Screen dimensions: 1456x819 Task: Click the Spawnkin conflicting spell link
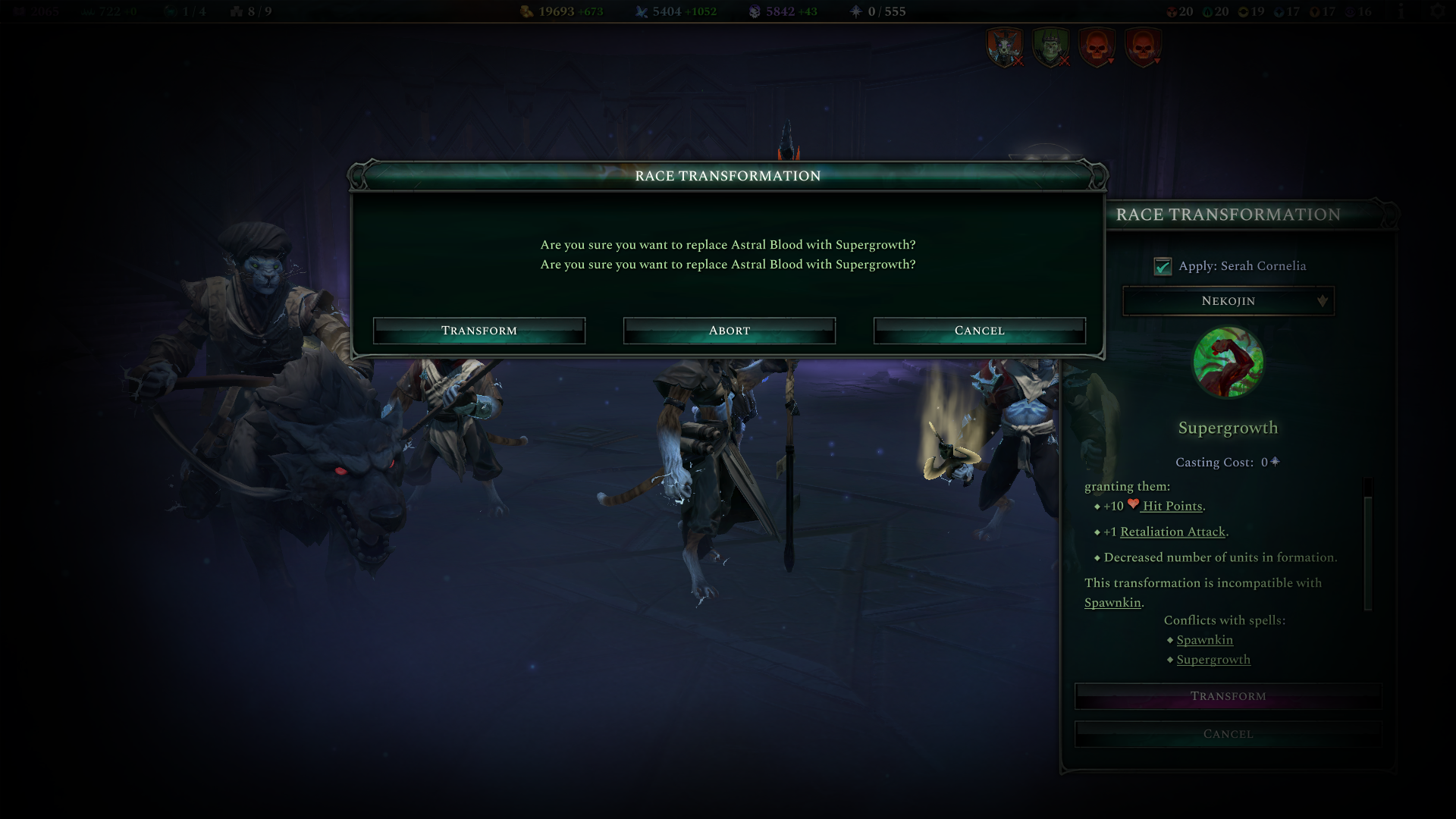pyautogui.click(x=1205, y=640)
